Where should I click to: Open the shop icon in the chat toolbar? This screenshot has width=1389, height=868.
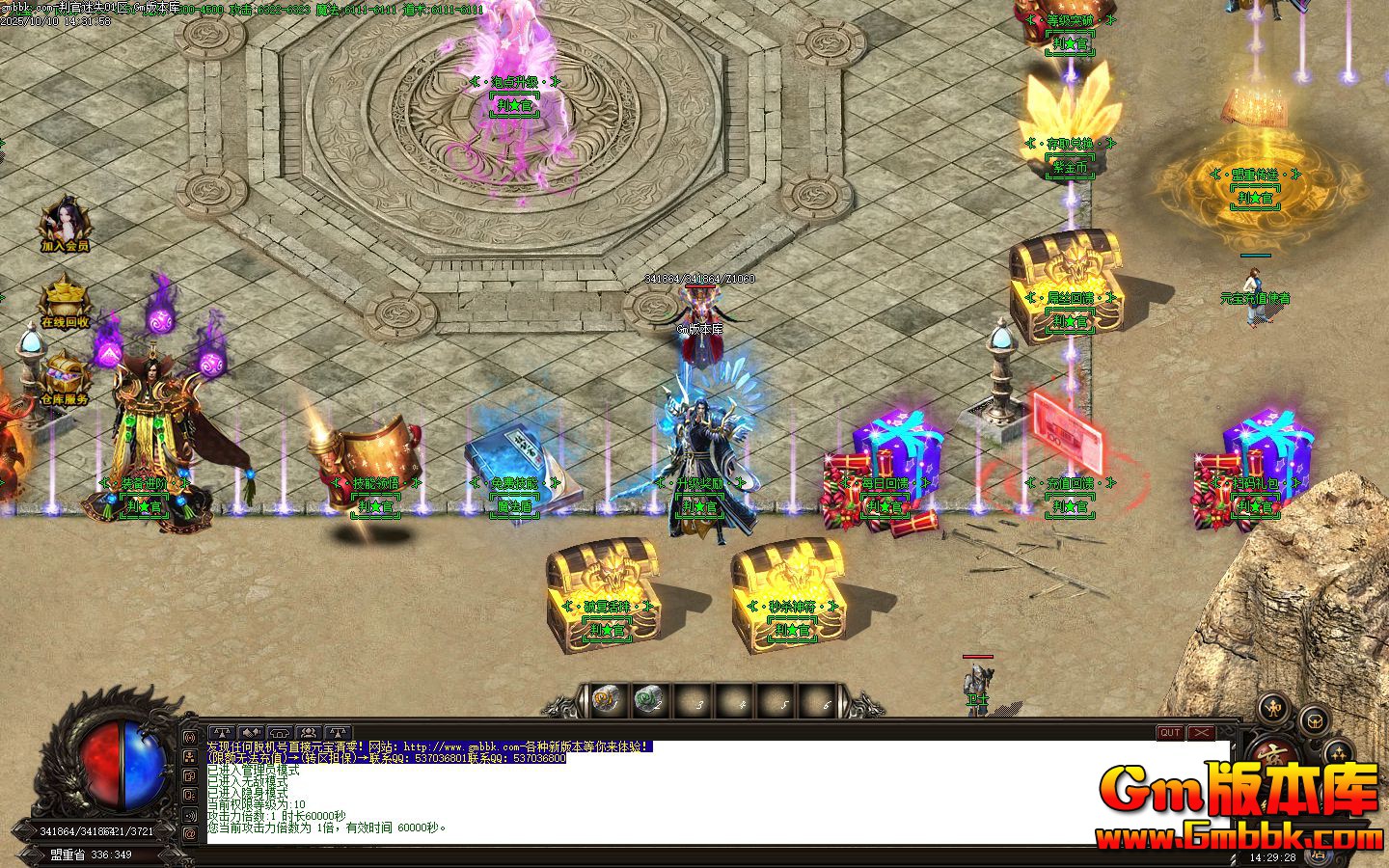pos(279,732)
